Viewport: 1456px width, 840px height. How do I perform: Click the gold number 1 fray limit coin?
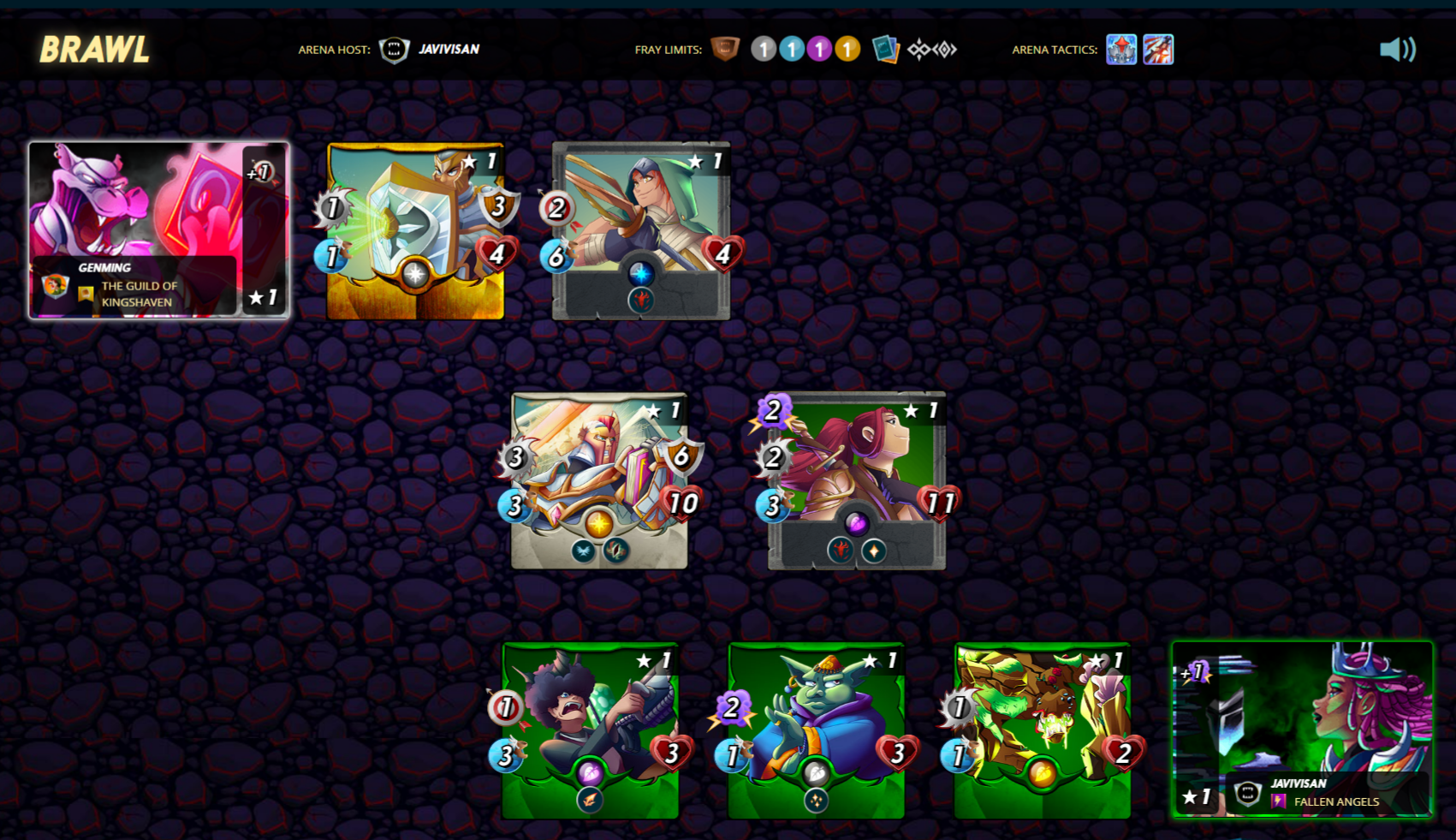click(x=847, y=50)
